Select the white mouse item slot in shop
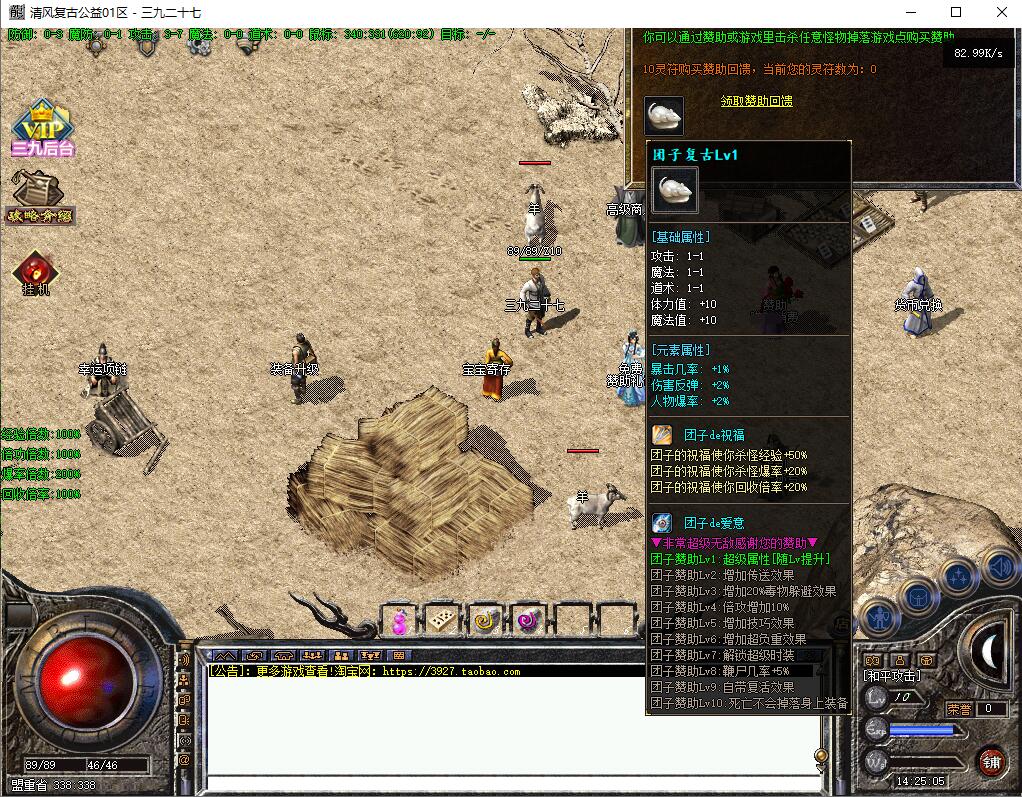Viewport: 1022px width, 797px height. (664, 116)
